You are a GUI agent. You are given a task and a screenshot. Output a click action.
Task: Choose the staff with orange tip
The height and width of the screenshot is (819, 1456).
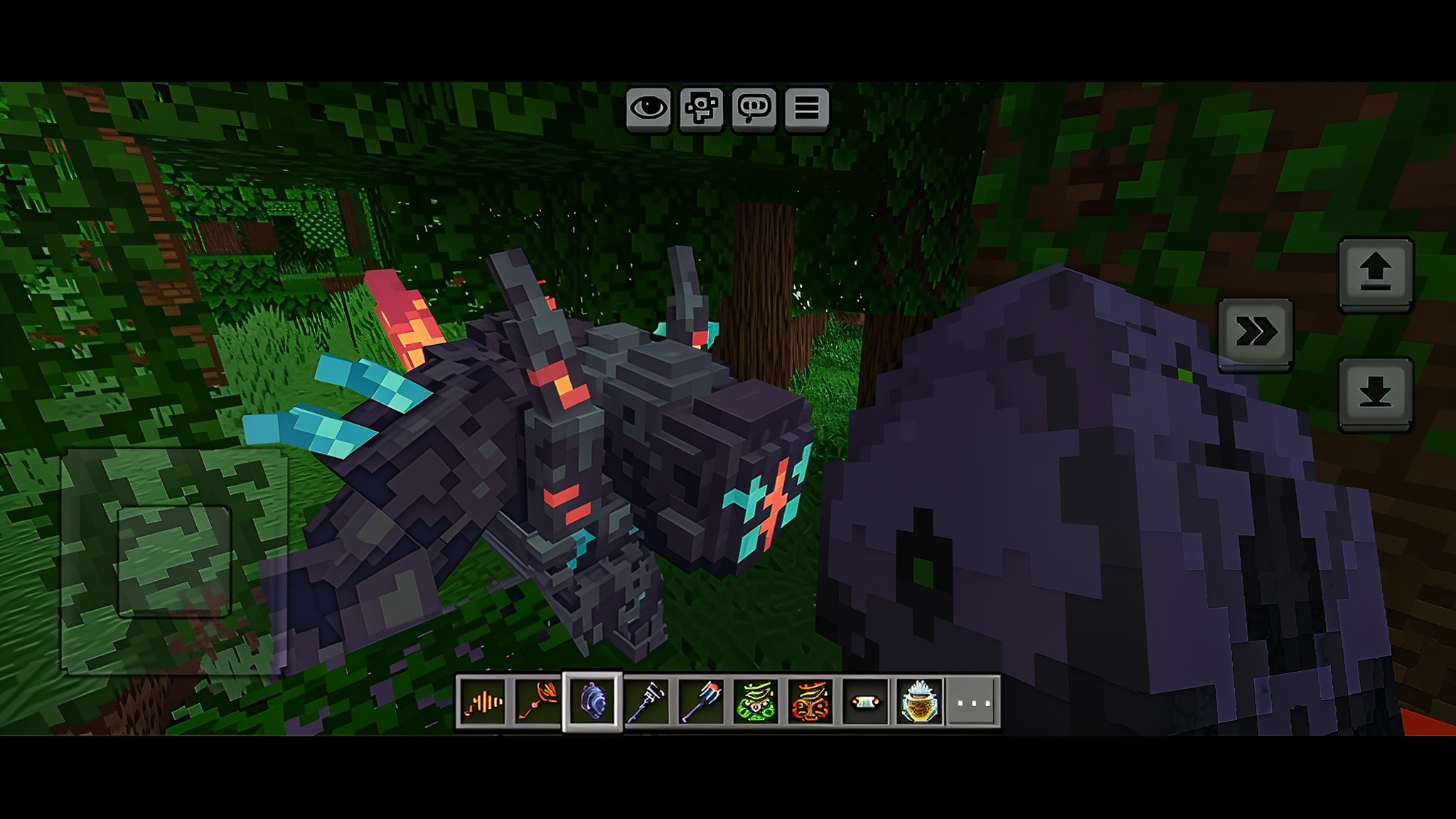tap(702, 702)
